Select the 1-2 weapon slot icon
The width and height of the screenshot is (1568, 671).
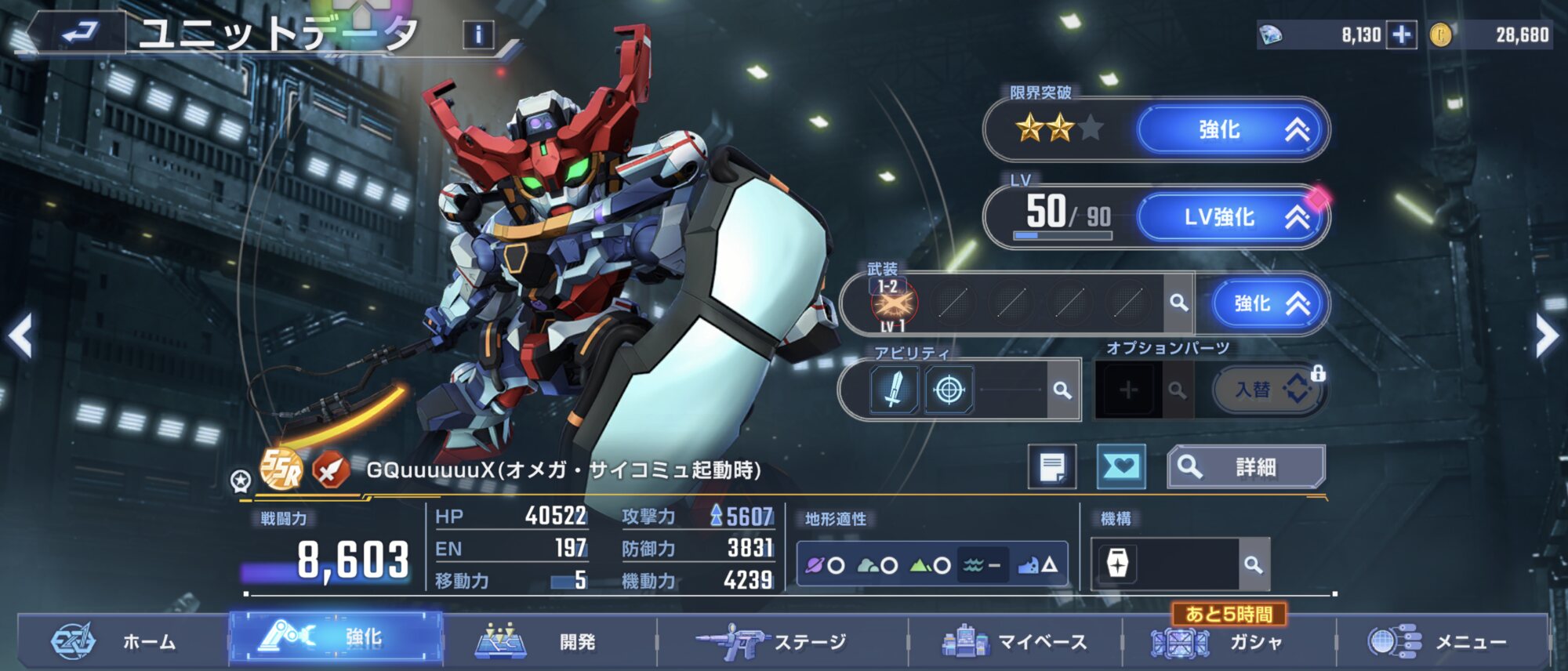click(893, 303)
